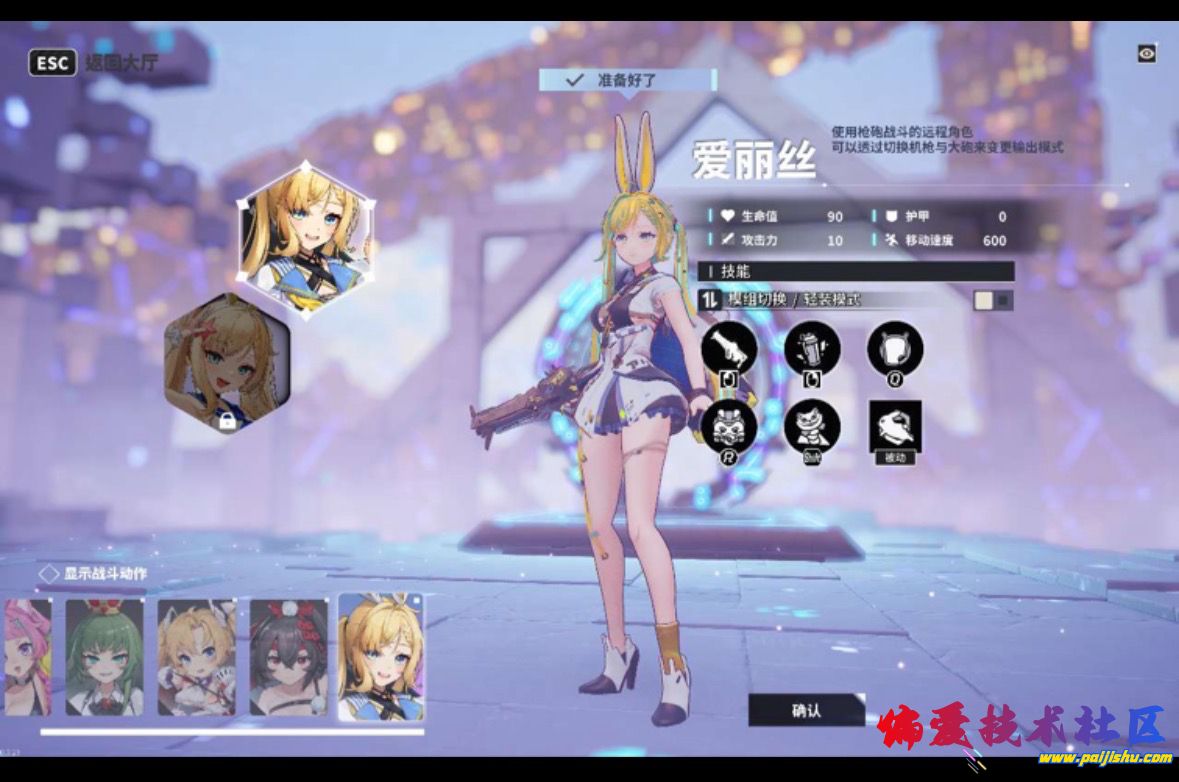Show the canister skill icon details
Screen dimensions: 1179x782
click(812, 347)
